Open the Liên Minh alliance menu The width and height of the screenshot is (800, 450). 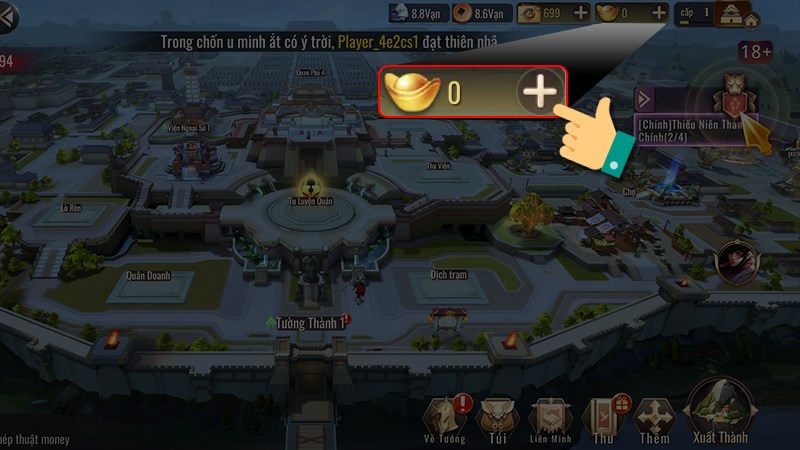550,418
